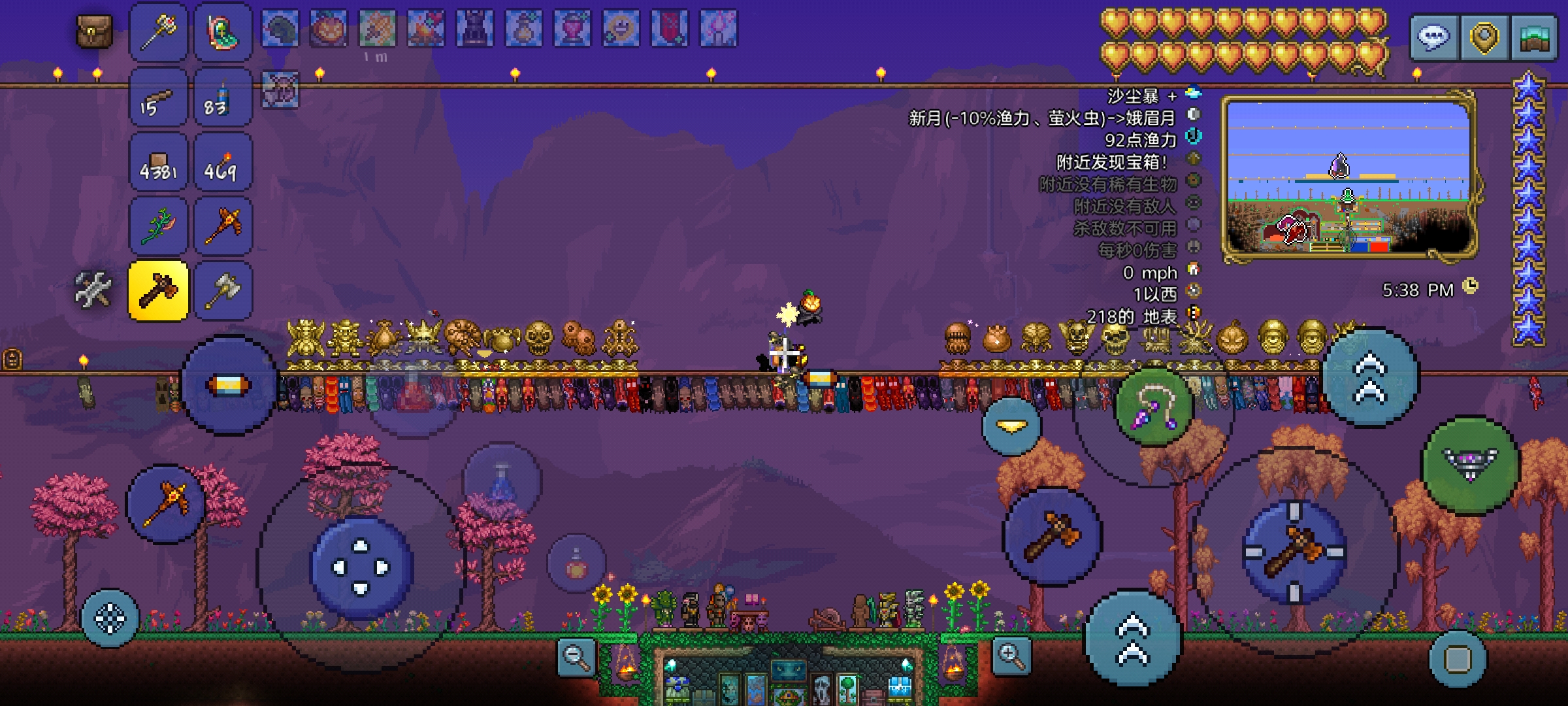Open the minimap
The image size is (1568, 706).
pyautogui.click(x=1350, y=178)
